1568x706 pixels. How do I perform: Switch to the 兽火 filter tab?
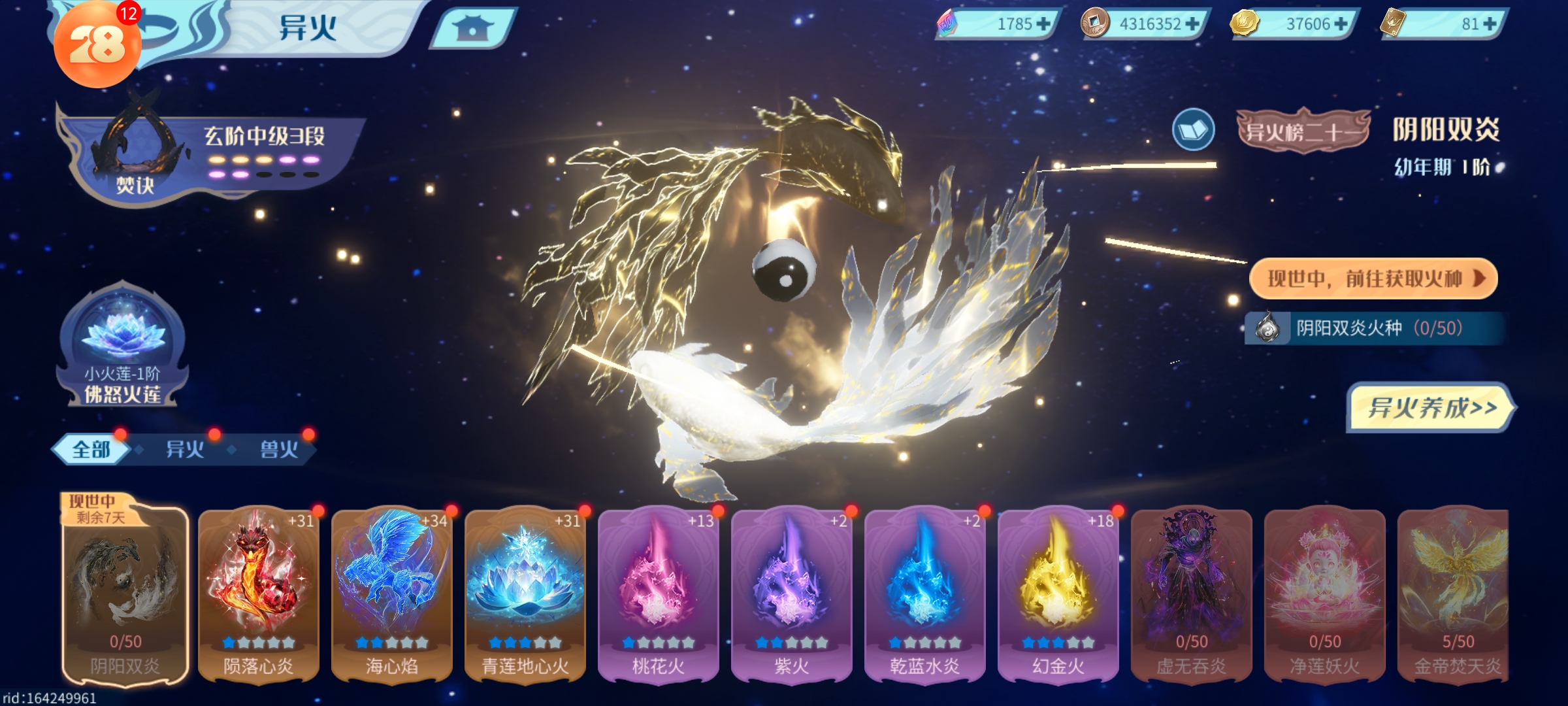click(279, 450)
